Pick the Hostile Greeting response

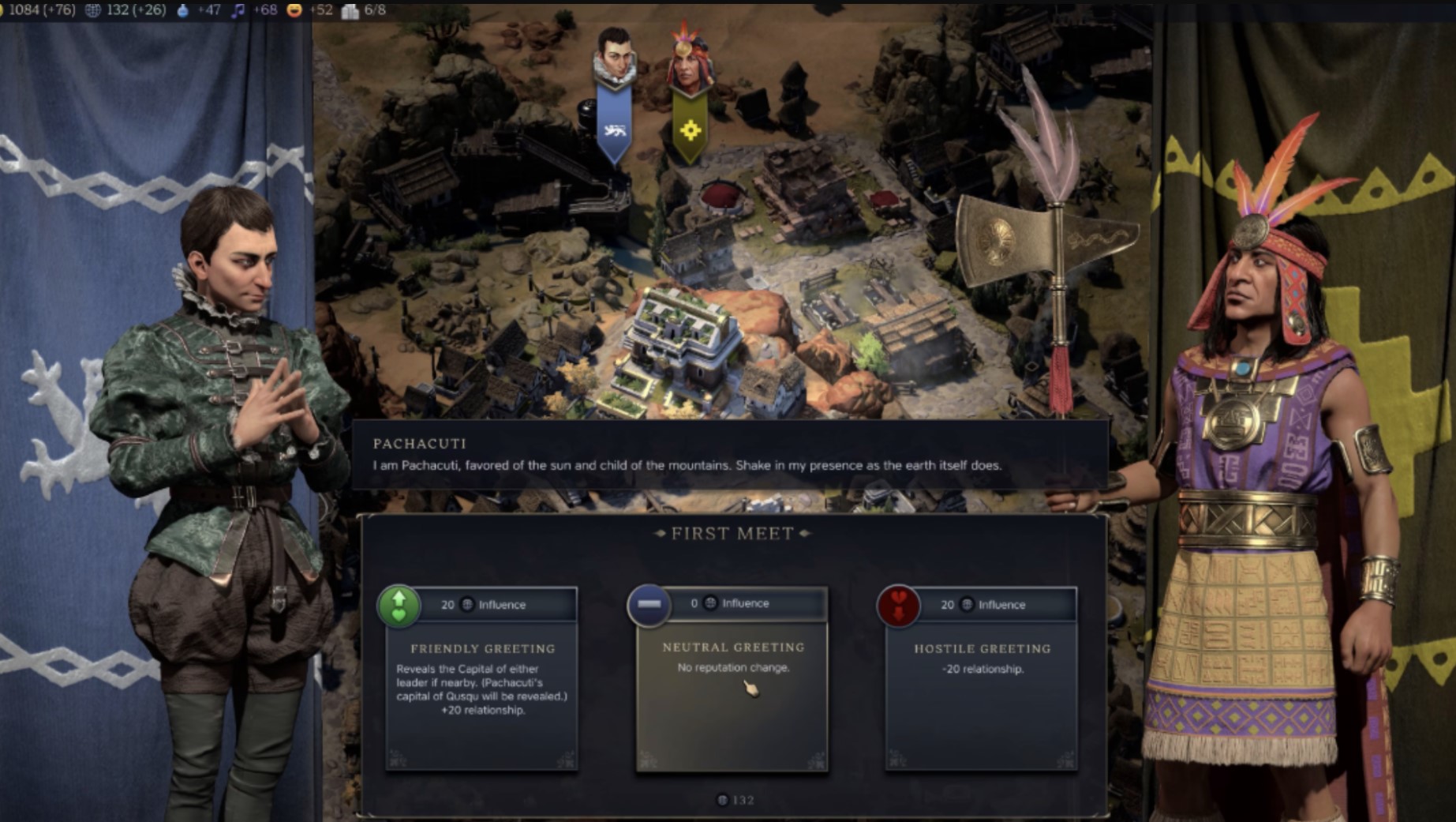click(x=982, y=679)
